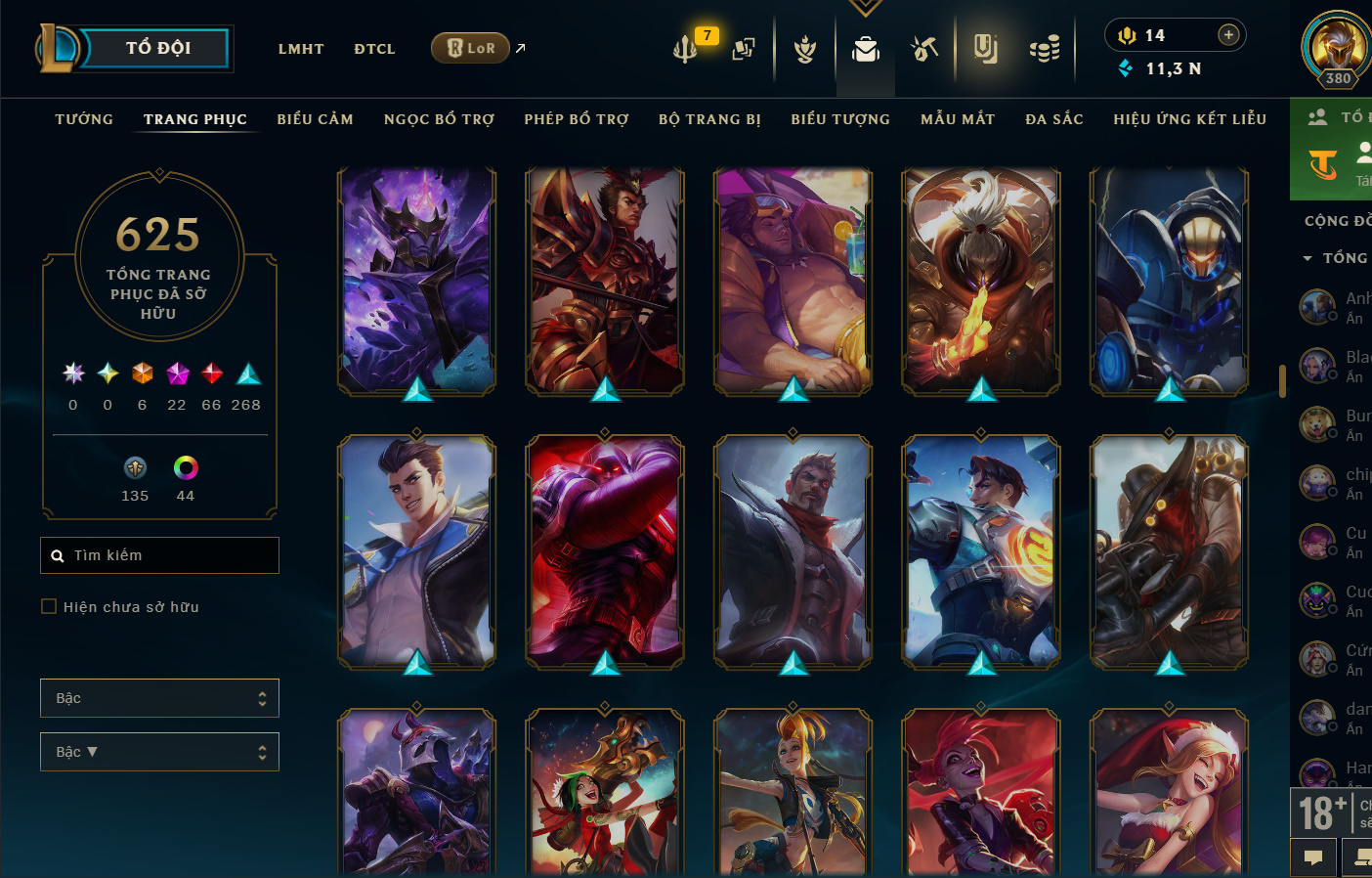Screen dimensions: 1372x878
Task: Switch to the ĐTCL game tab
Action: click(374, 49)
